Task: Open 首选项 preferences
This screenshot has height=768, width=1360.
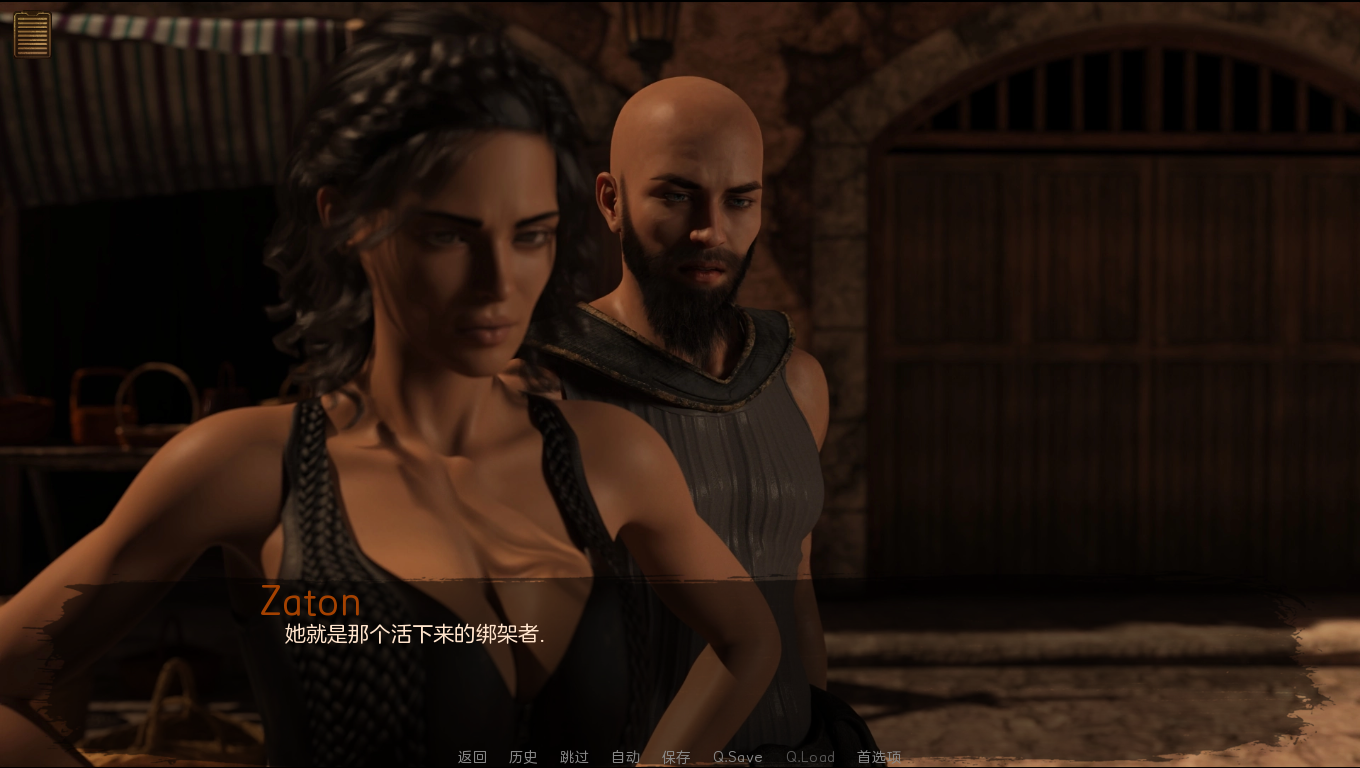Action: coord(879,757)
